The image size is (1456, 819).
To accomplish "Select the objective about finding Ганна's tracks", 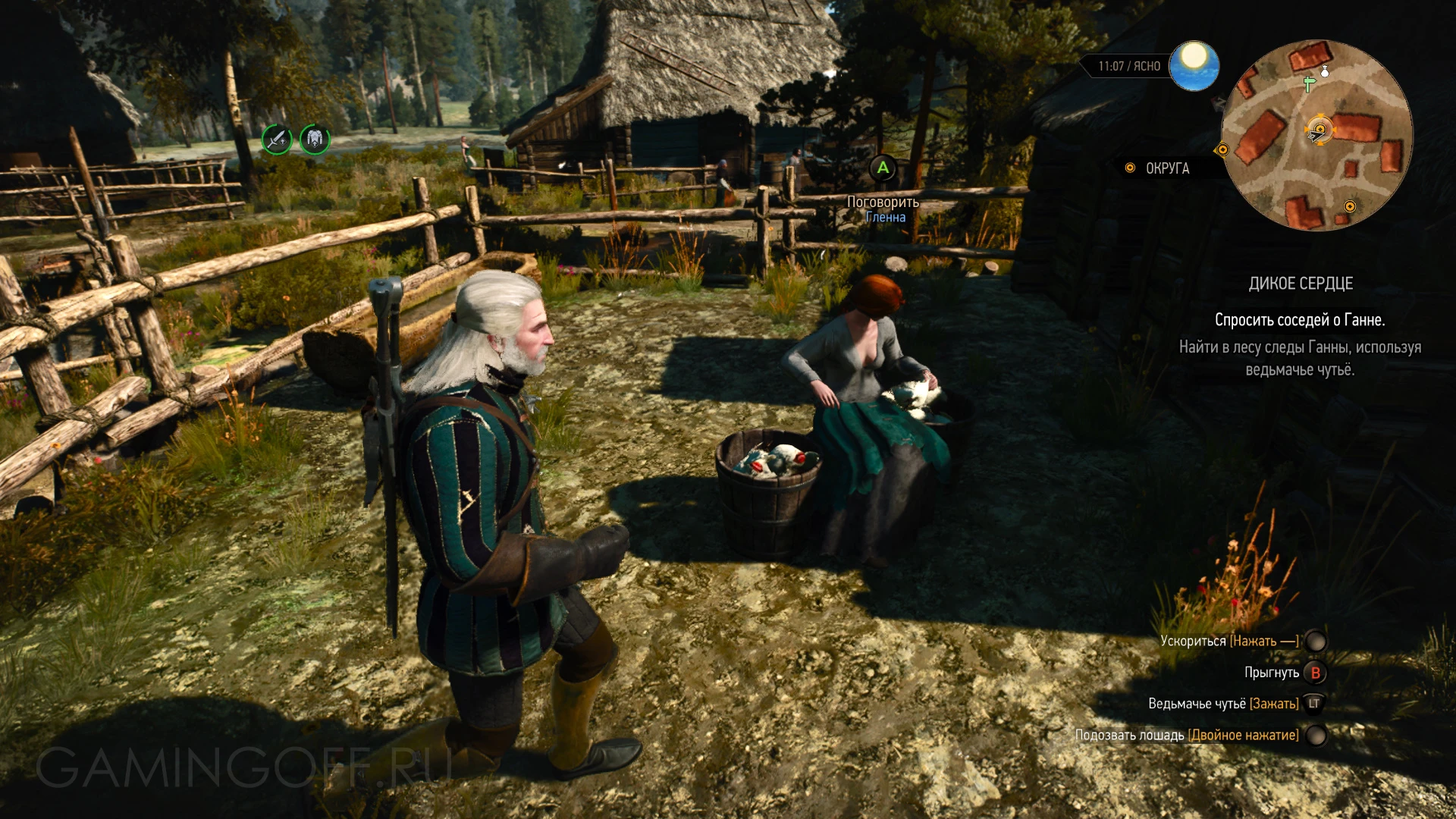I will [x=1299, y=358].
